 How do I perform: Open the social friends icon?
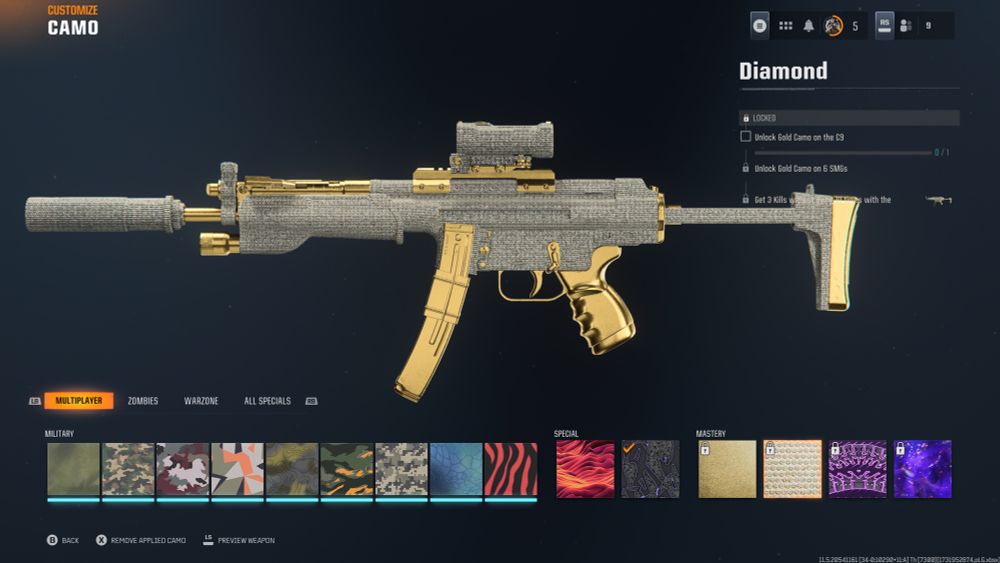907,26
